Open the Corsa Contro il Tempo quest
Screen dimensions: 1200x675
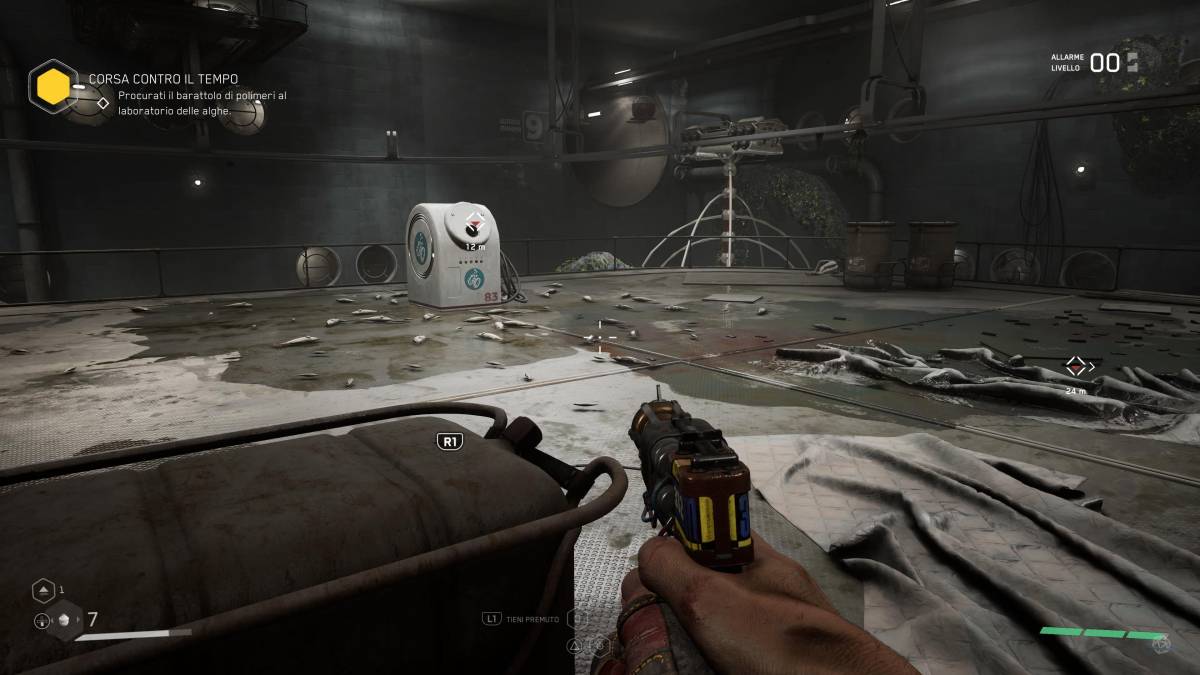coord(163,78)
